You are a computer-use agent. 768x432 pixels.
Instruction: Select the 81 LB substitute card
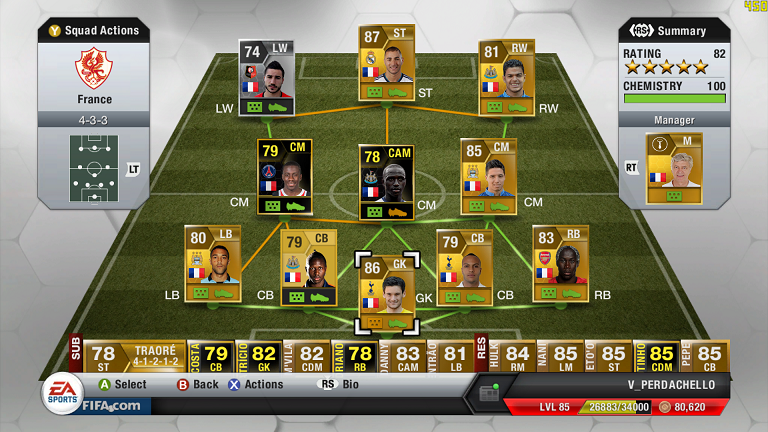click(x=455, y=356)
